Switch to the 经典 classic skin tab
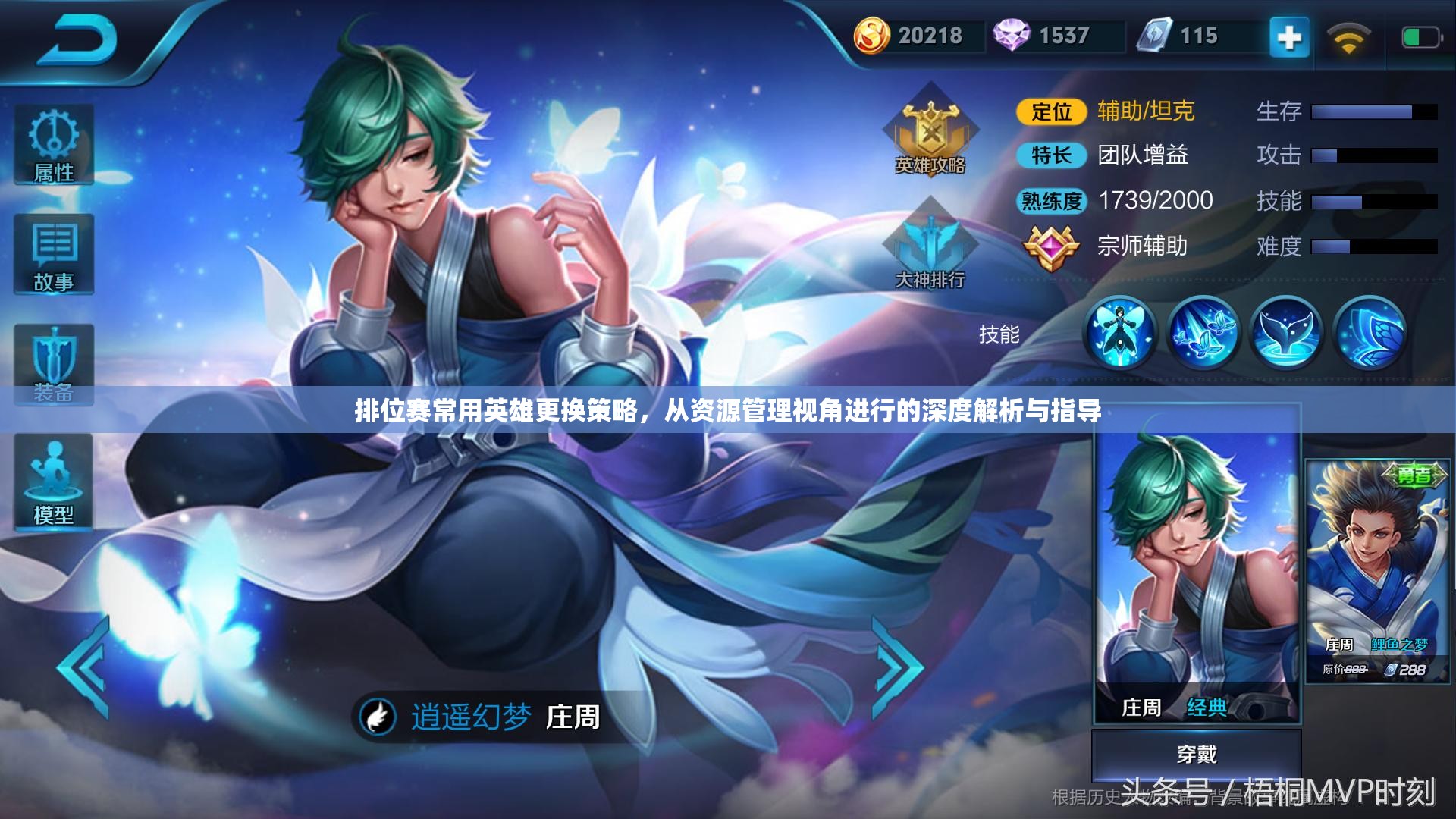The height and width of the screenshot is (819, 1456). (x=1209, y=706)
